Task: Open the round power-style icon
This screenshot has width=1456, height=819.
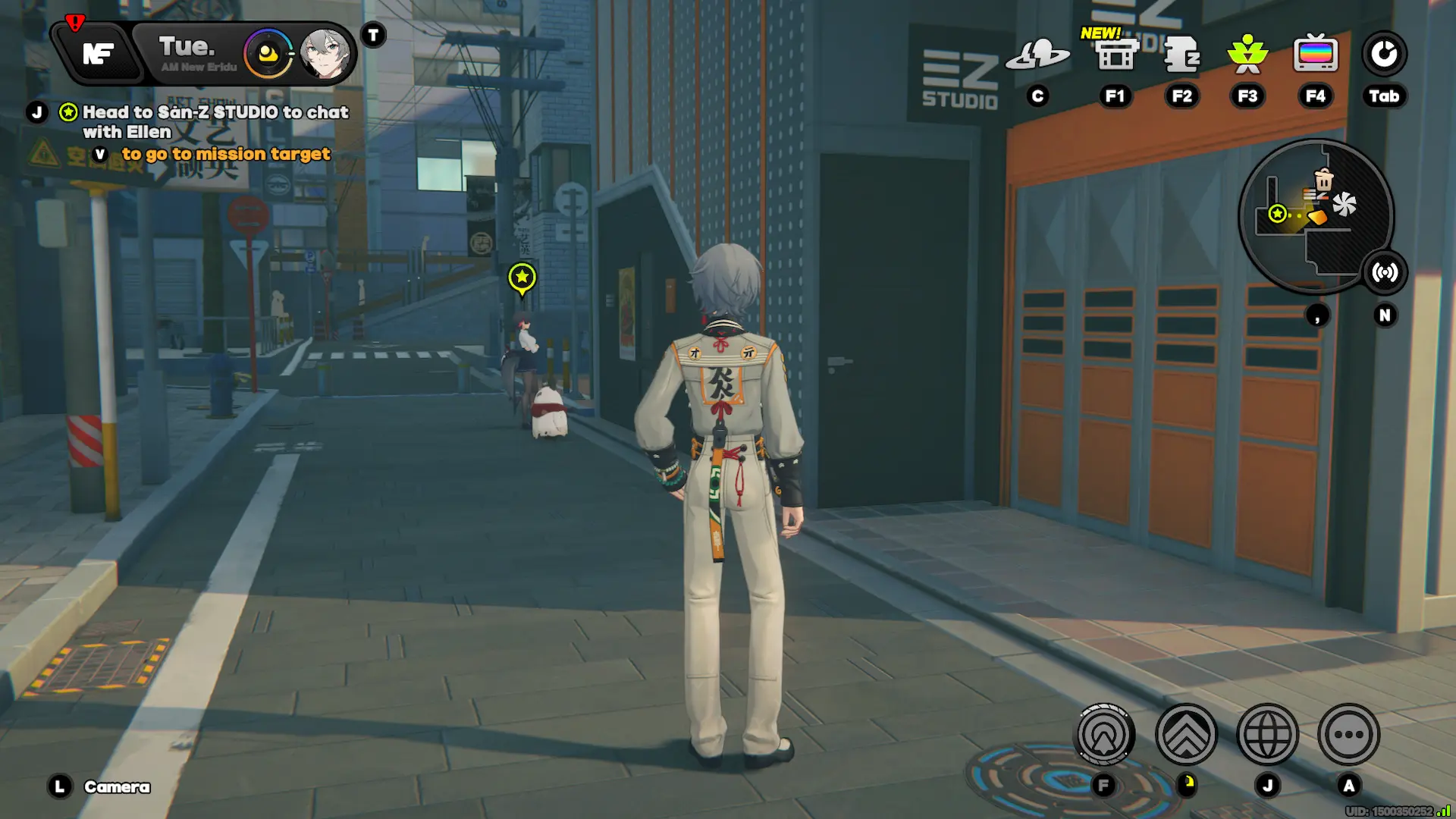Action: tap(1384, 55)
